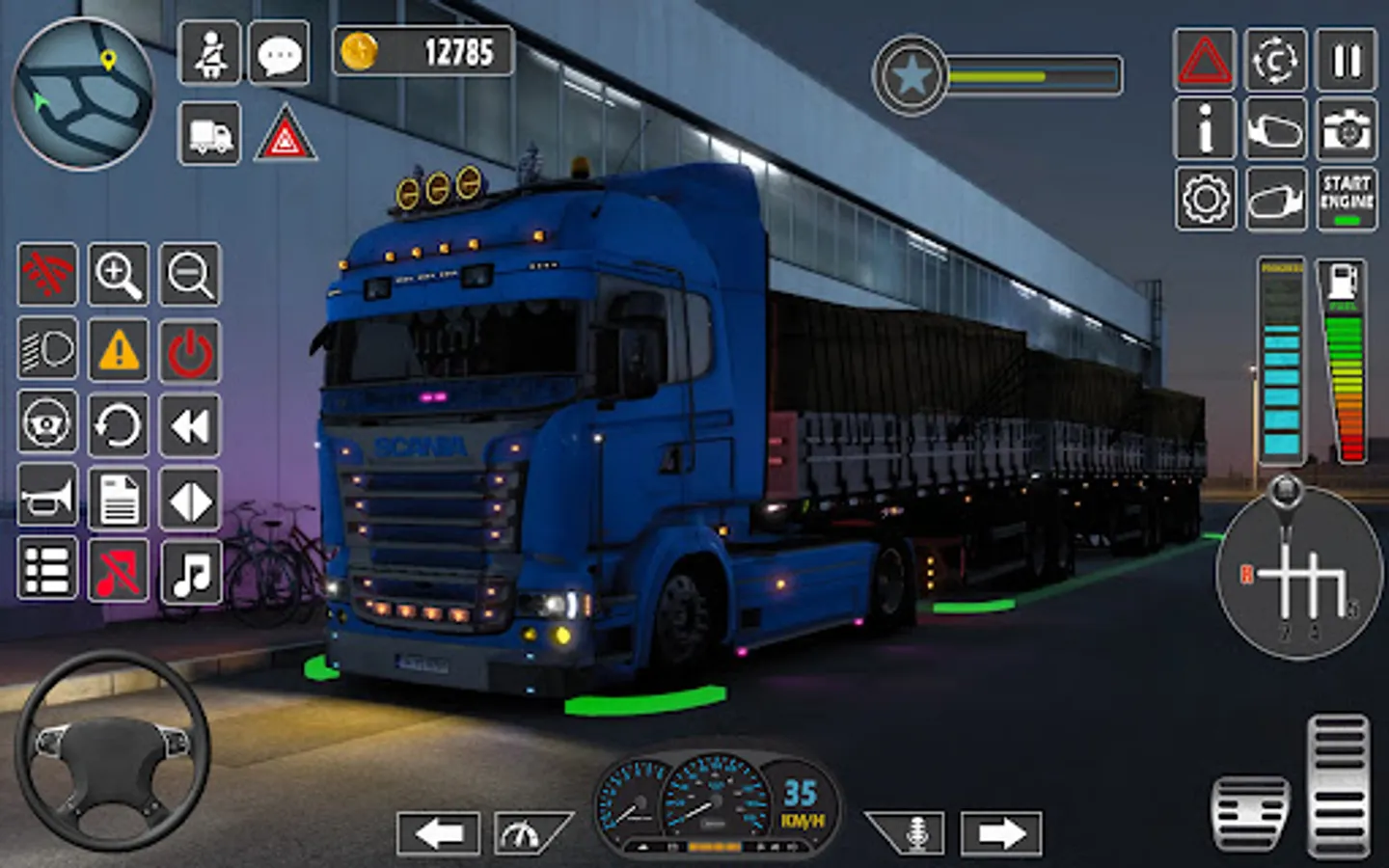1389x868 pixels.
Task: Pause the game
Action: [x=1347, y=60]
